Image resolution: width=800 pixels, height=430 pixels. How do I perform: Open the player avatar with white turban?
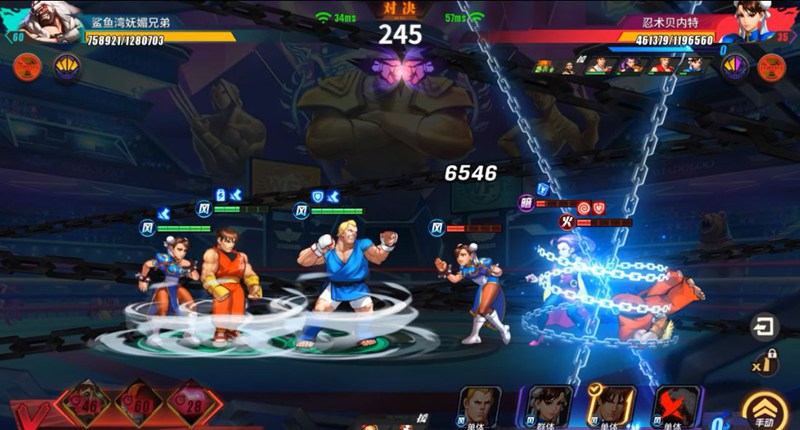(x=50, y=22)
